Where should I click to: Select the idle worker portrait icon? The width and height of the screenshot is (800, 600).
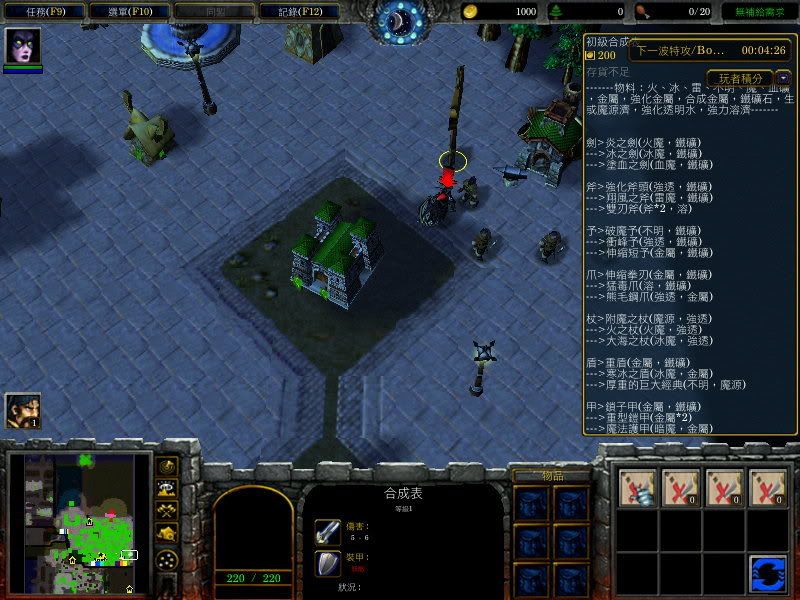click(22, 410)
